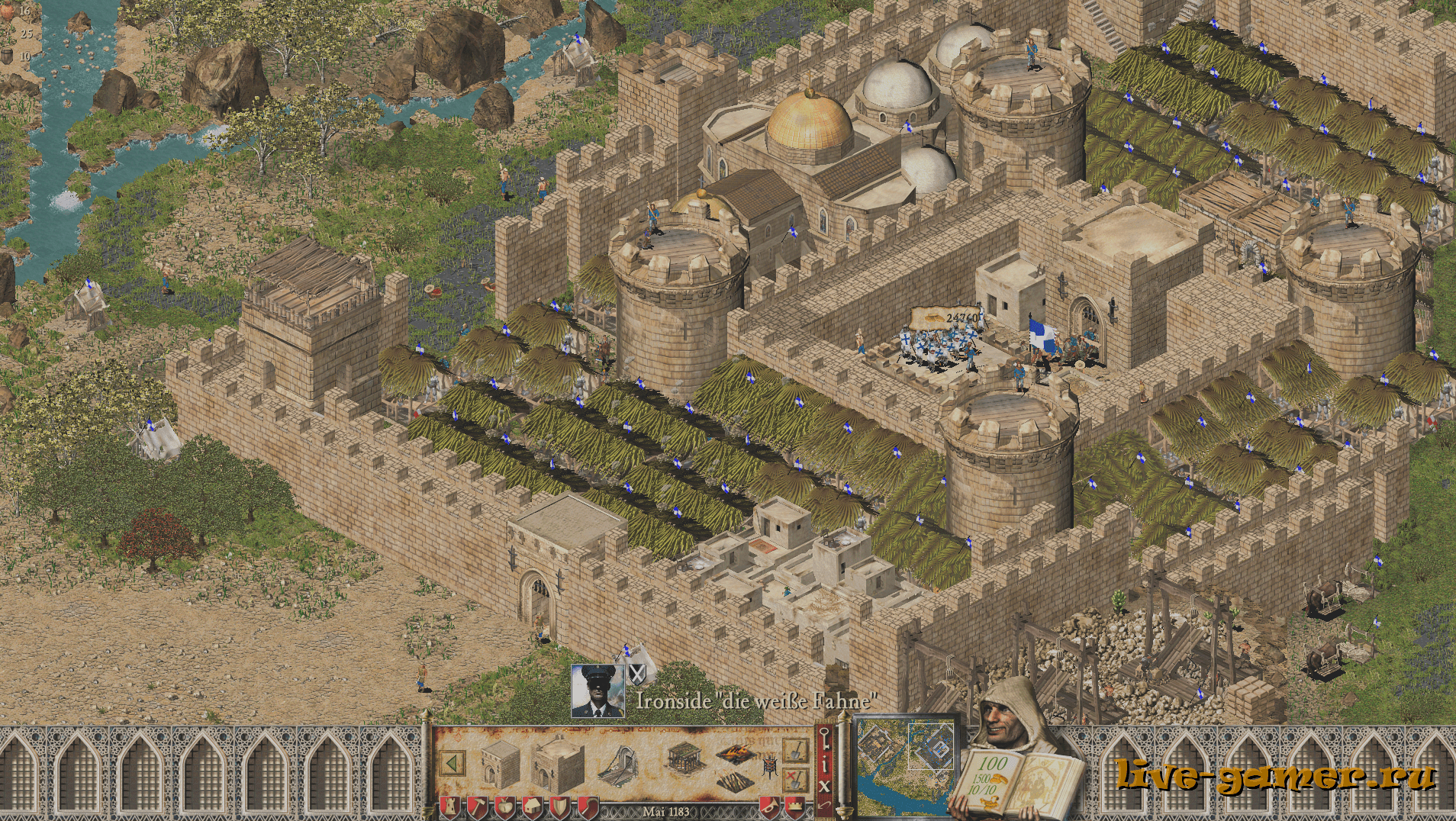Screen dimensions: 1456x821
Task: Go back with the green arrow button
Action: click(x=453, y=763)
